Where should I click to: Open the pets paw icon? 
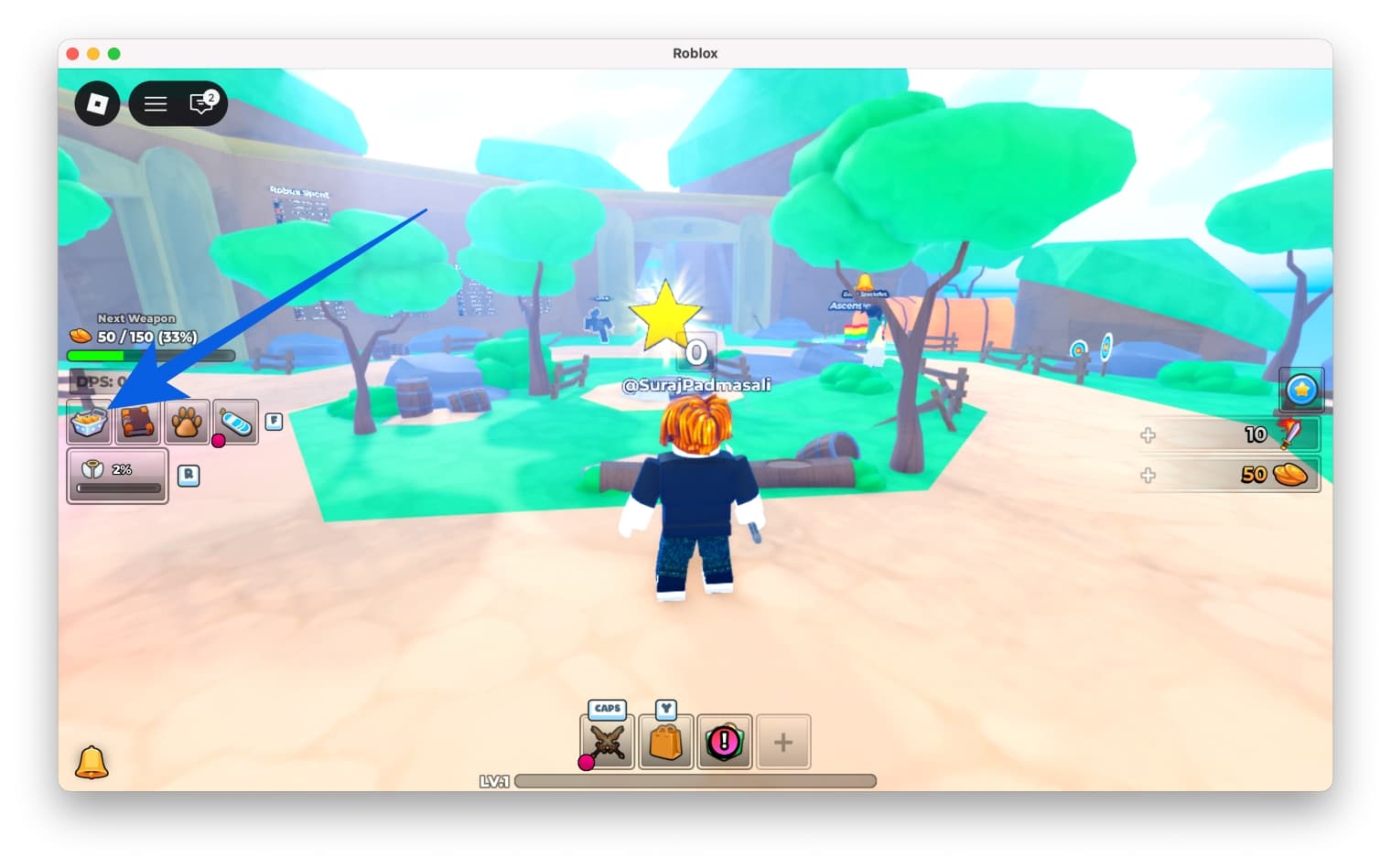tap(187, 422)
